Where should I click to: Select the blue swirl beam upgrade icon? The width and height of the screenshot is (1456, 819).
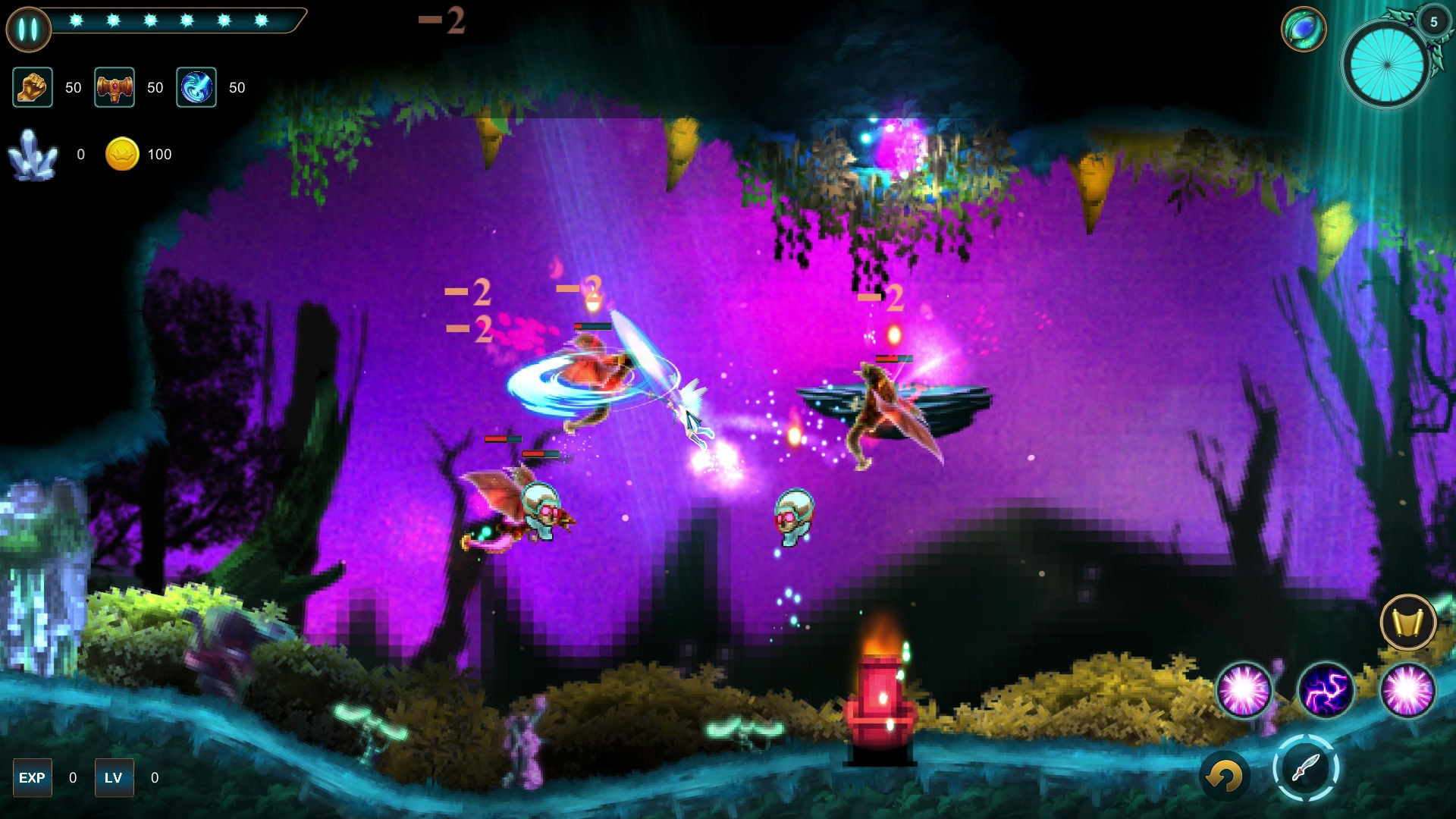click(x=196, y=87)
